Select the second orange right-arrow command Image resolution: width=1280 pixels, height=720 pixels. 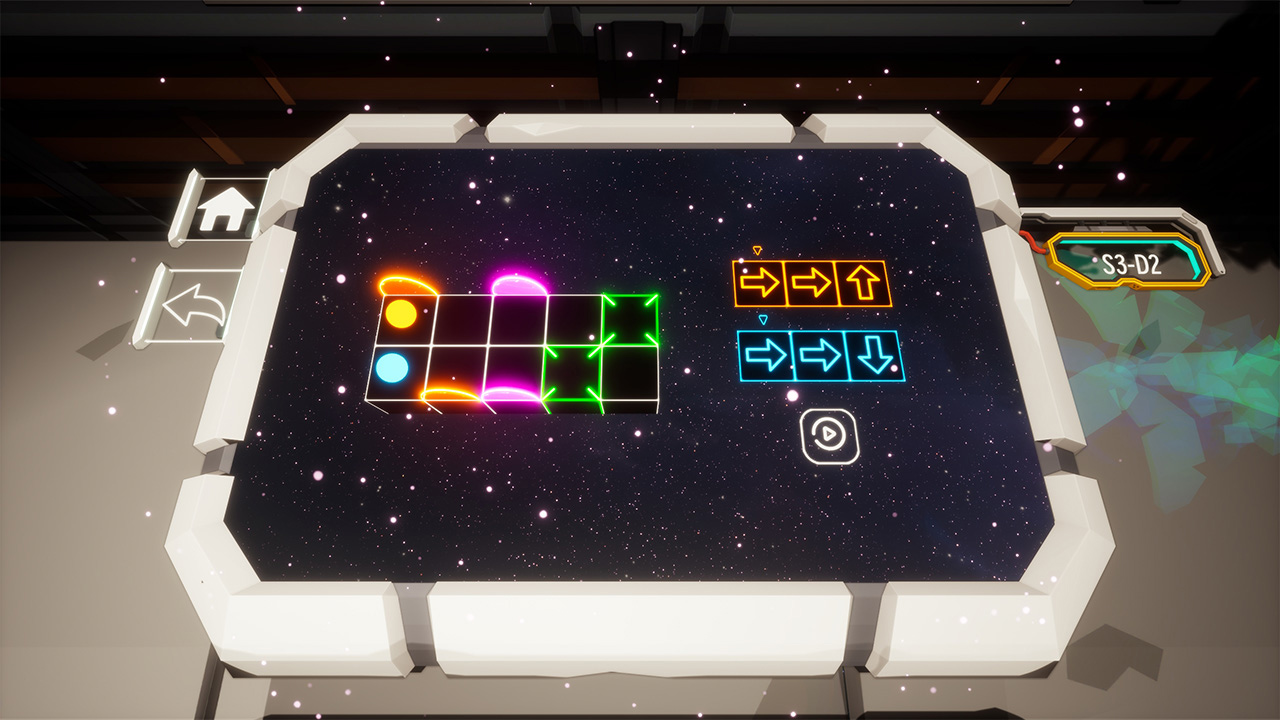click(x=810, y=281)
